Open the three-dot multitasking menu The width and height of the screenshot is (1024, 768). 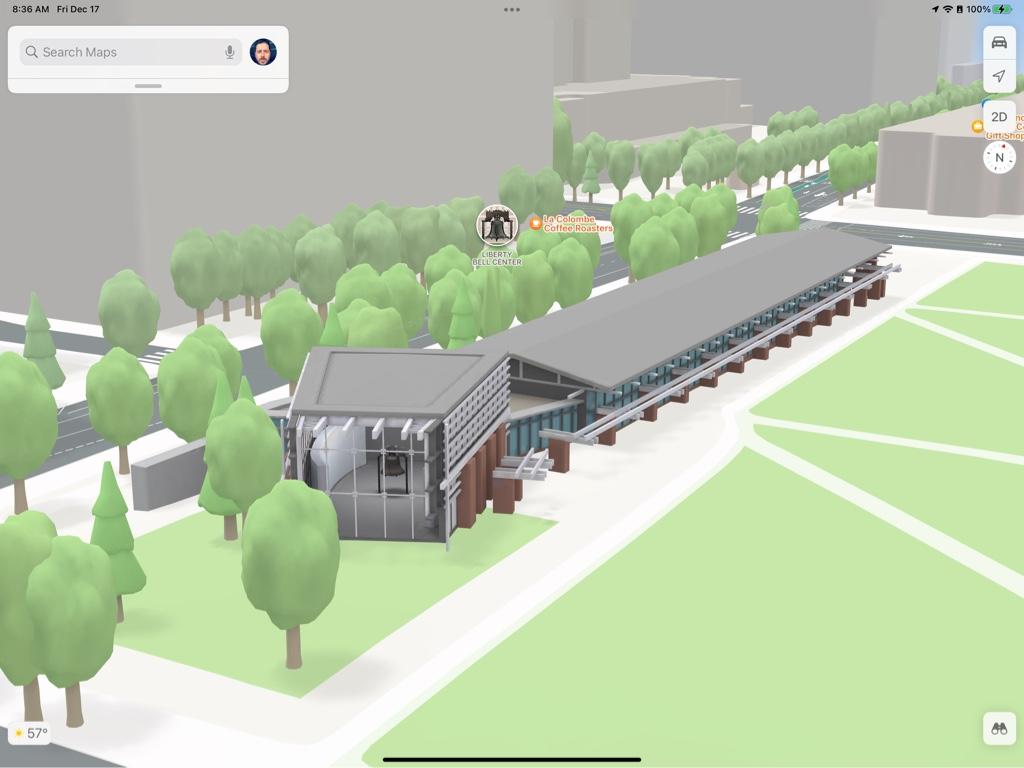[512, 10]
